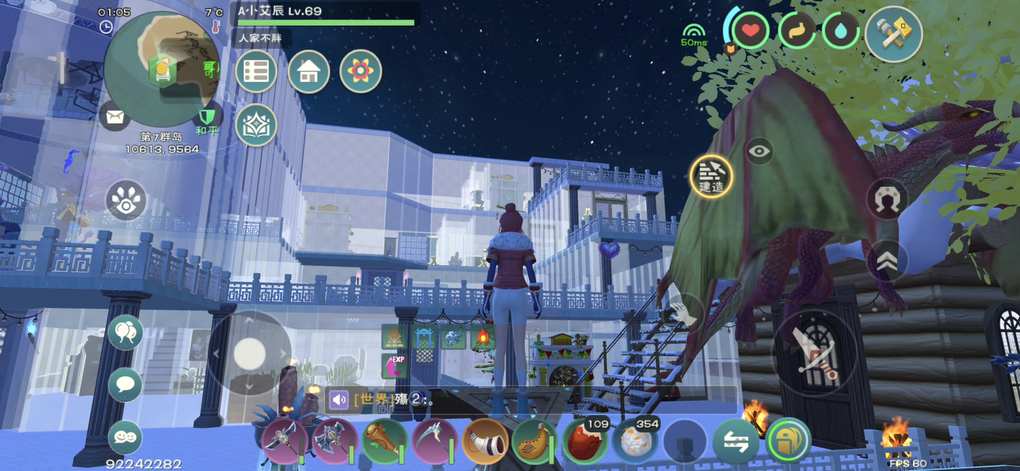
Task: Open the star book guide icon
Action: (256, 124)
